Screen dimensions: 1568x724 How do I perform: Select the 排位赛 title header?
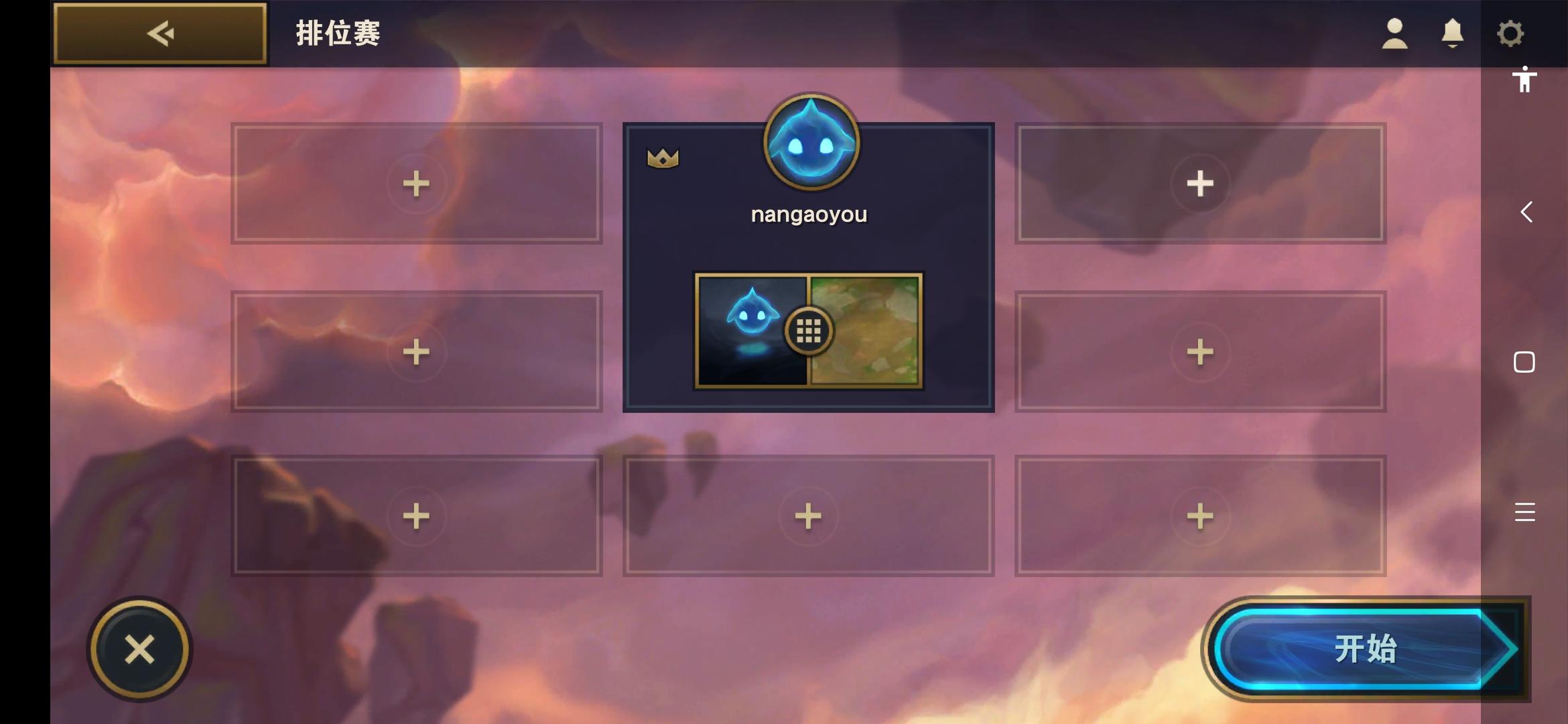338,34
